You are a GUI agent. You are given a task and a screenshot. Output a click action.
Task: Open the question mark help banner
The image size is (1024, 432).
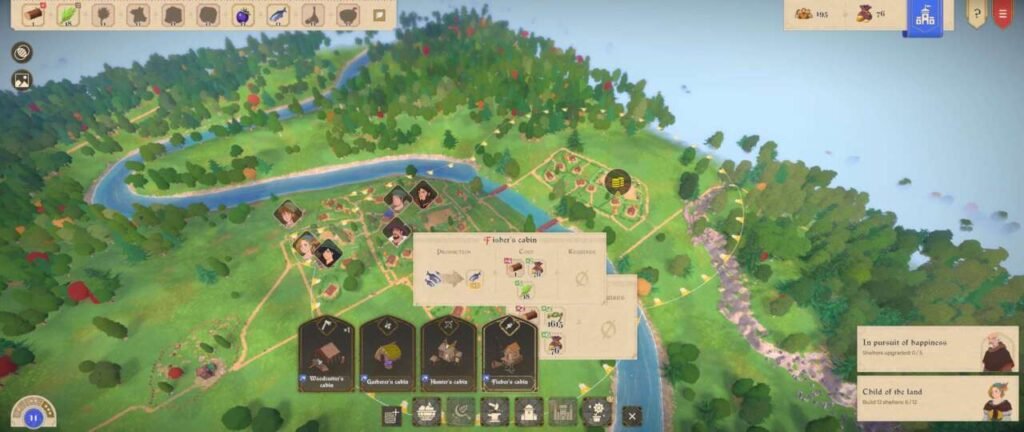[x=975, y=14]
